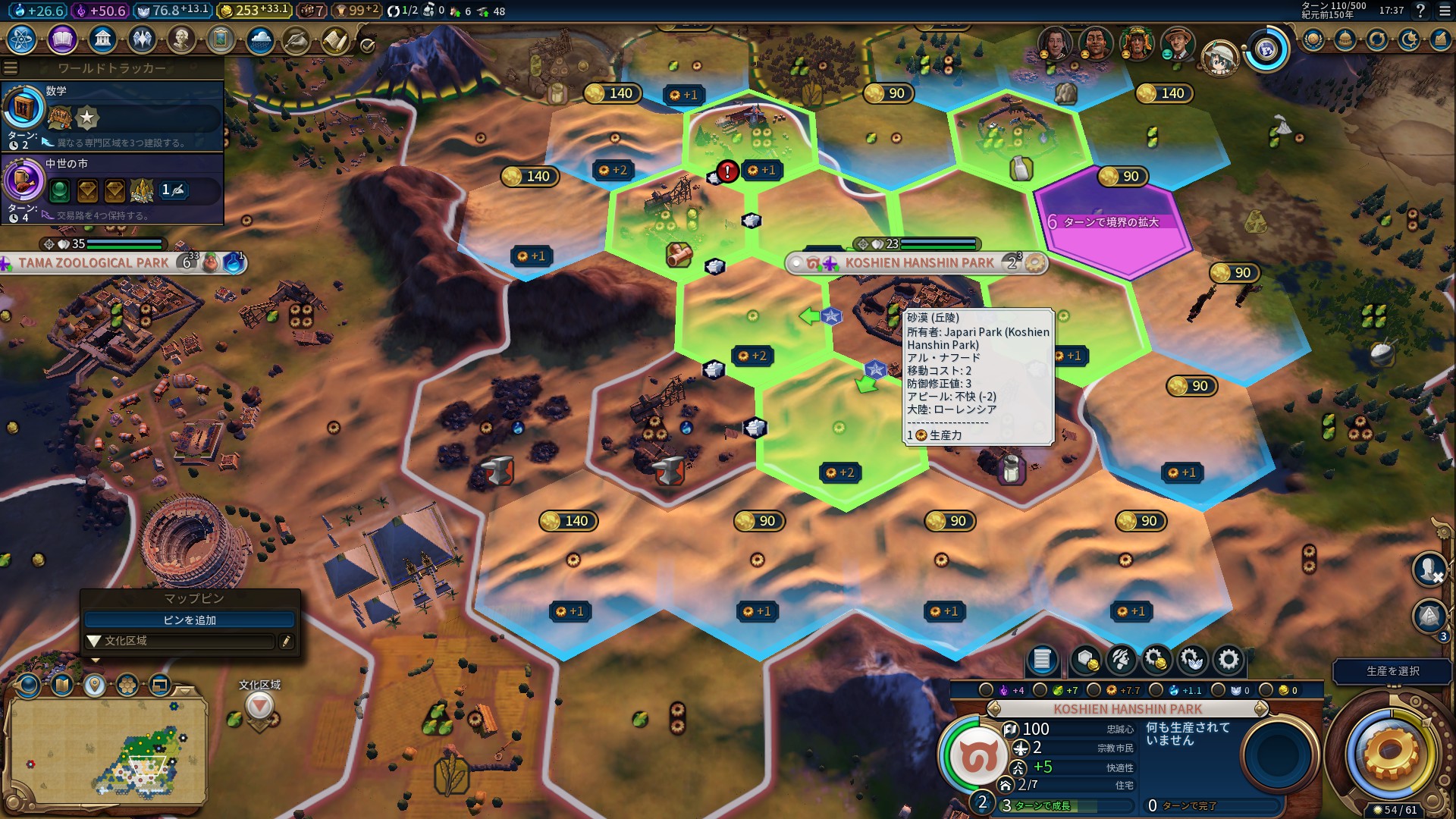Image resolution: width=1456 pixels, height=819 pixels.
Task: Open the help question mark menu
Action: click(x=1421, y=11)
